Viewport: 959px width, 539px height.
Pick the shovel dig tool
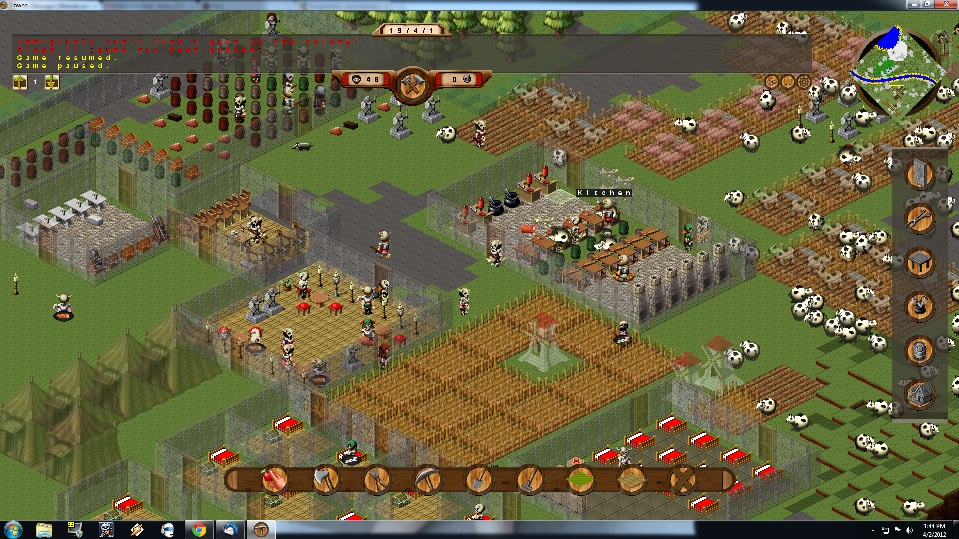478,480
